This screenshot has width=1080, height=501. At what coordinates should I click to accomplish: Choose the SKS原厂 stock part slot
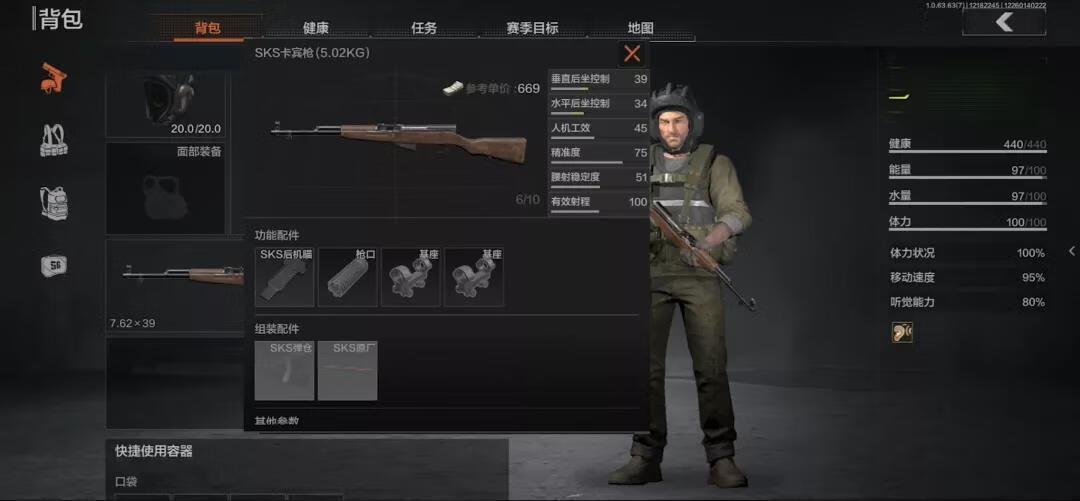348,371
